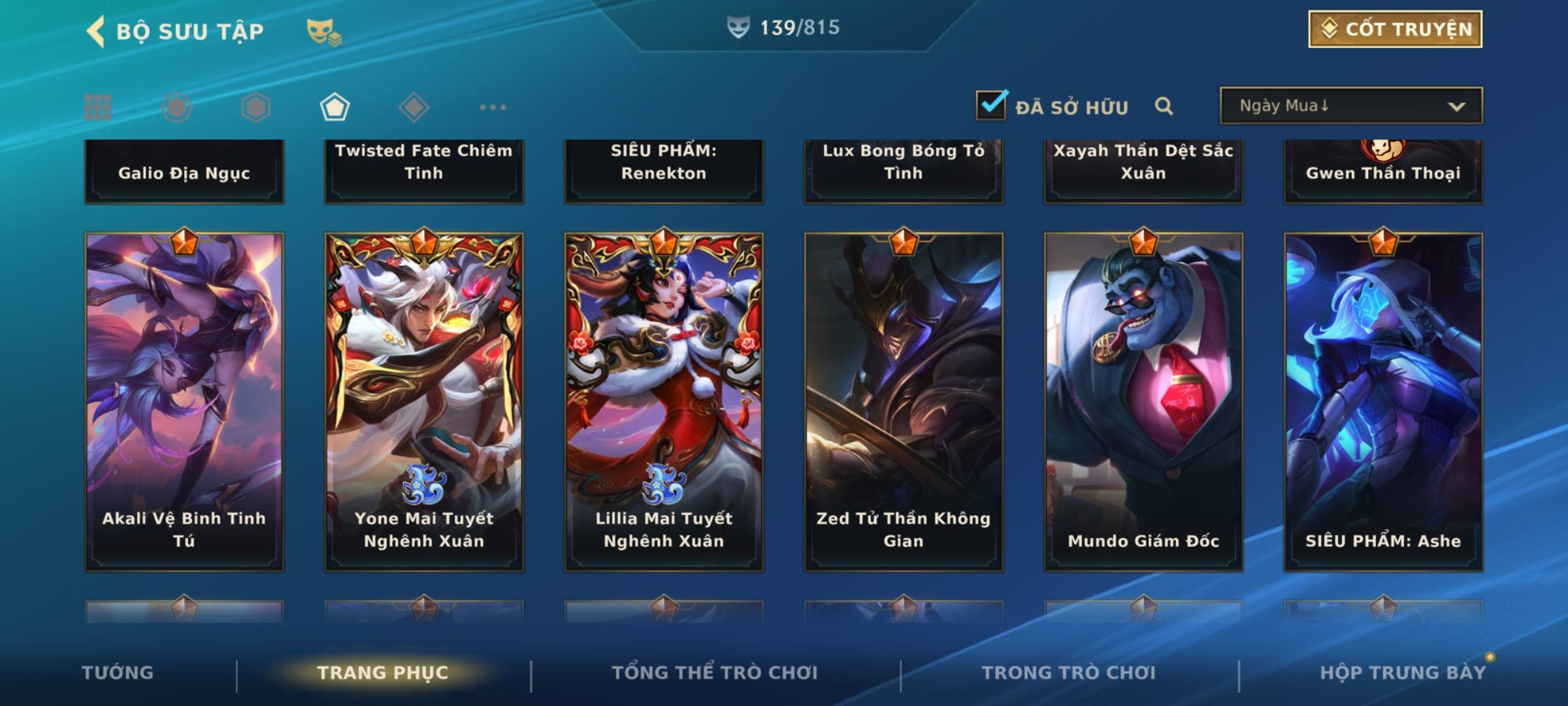The height and width of the screenshot is (706, 1568).
Task: Open the Cốt Truyện button
Action: (1395, 29)
